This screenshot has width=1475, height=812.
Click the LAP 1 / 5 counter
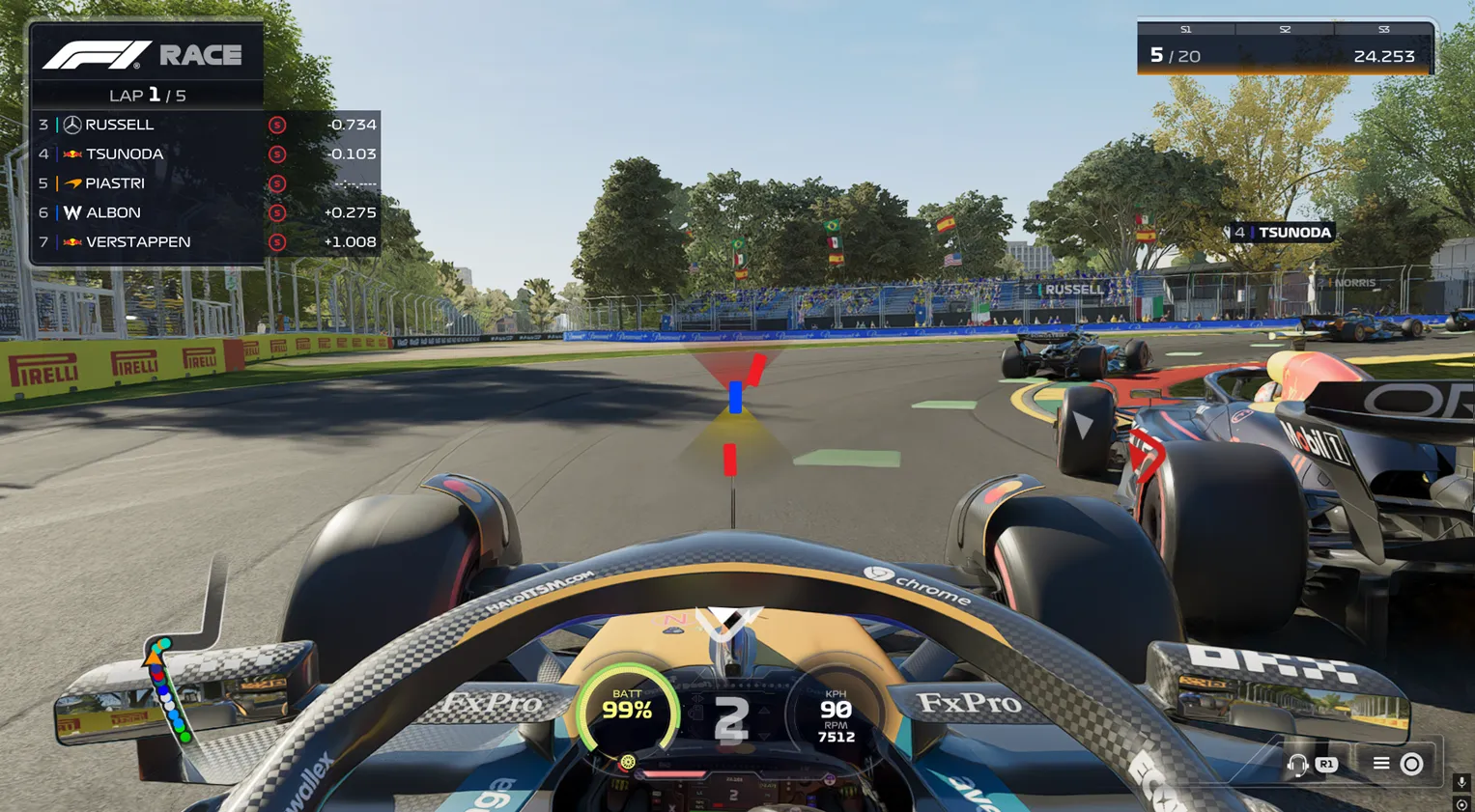146,95
